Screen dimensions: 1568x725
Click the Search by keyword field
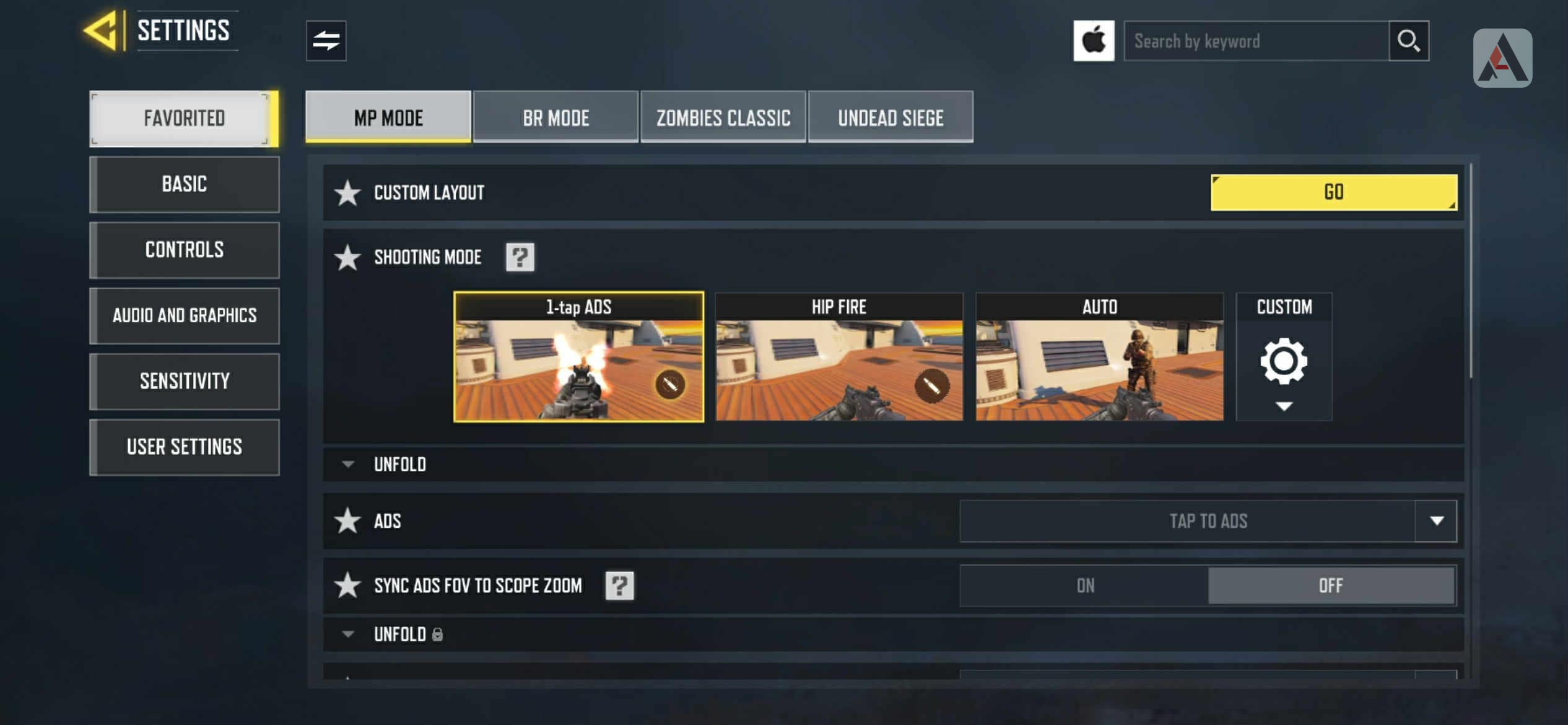tap(1255, 42)
